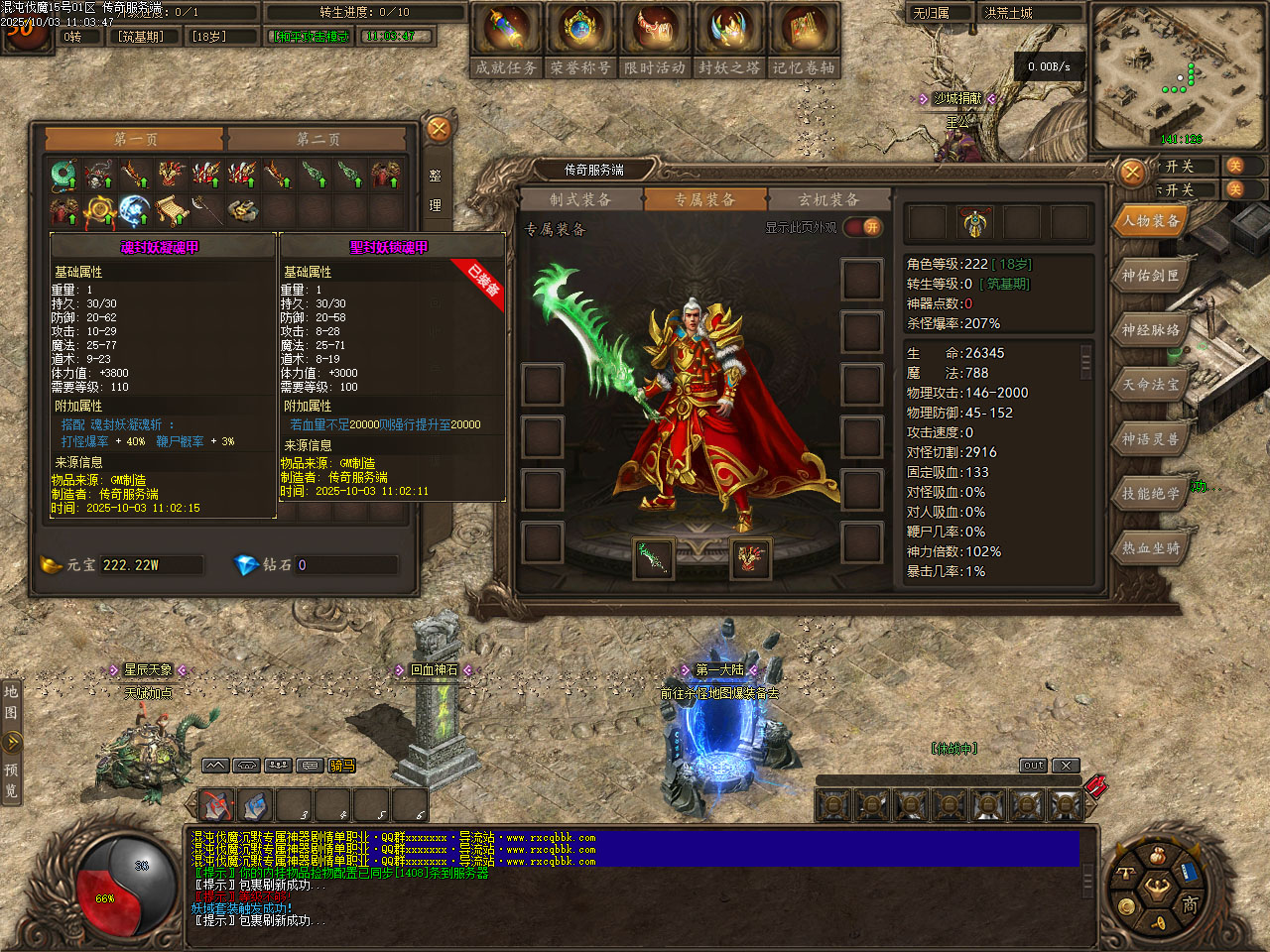Close the inventory bag window
Image resolution: width=1270 pixels, height=952 pixels.
(439, 129)
